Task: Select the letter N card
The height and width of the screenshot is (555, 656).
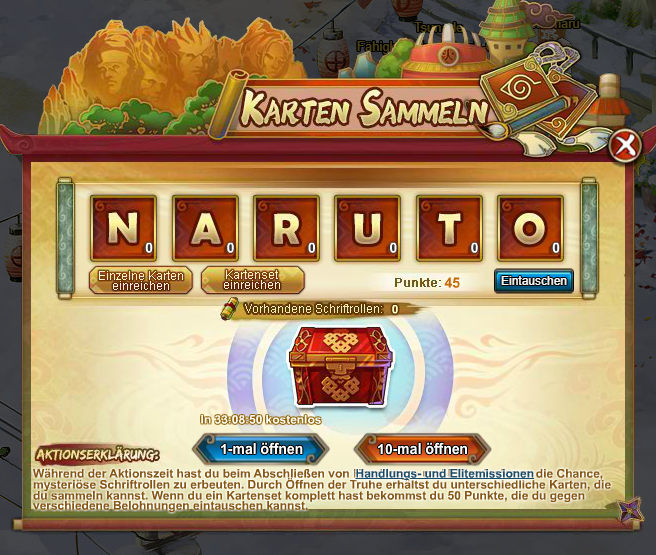Action: click(123, 227)
